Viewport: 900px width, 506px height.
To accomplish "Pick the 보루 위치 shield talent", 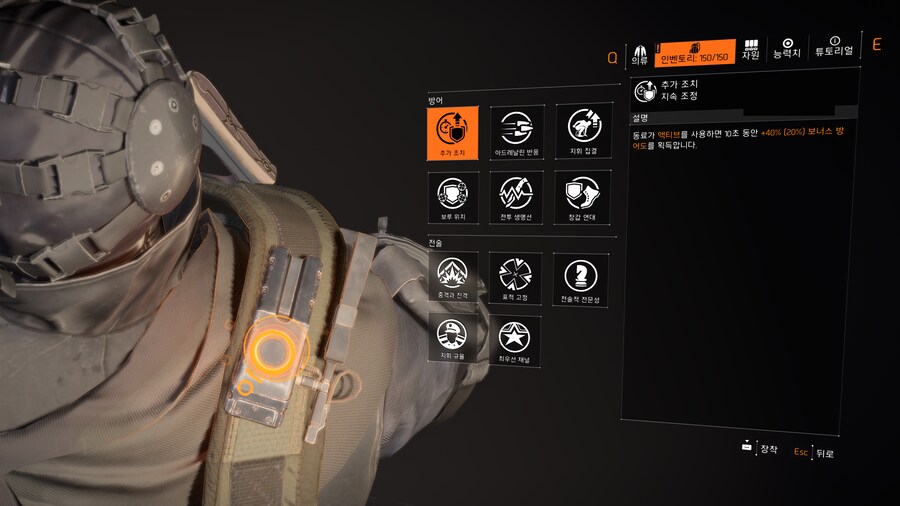I will click(452, 197).
